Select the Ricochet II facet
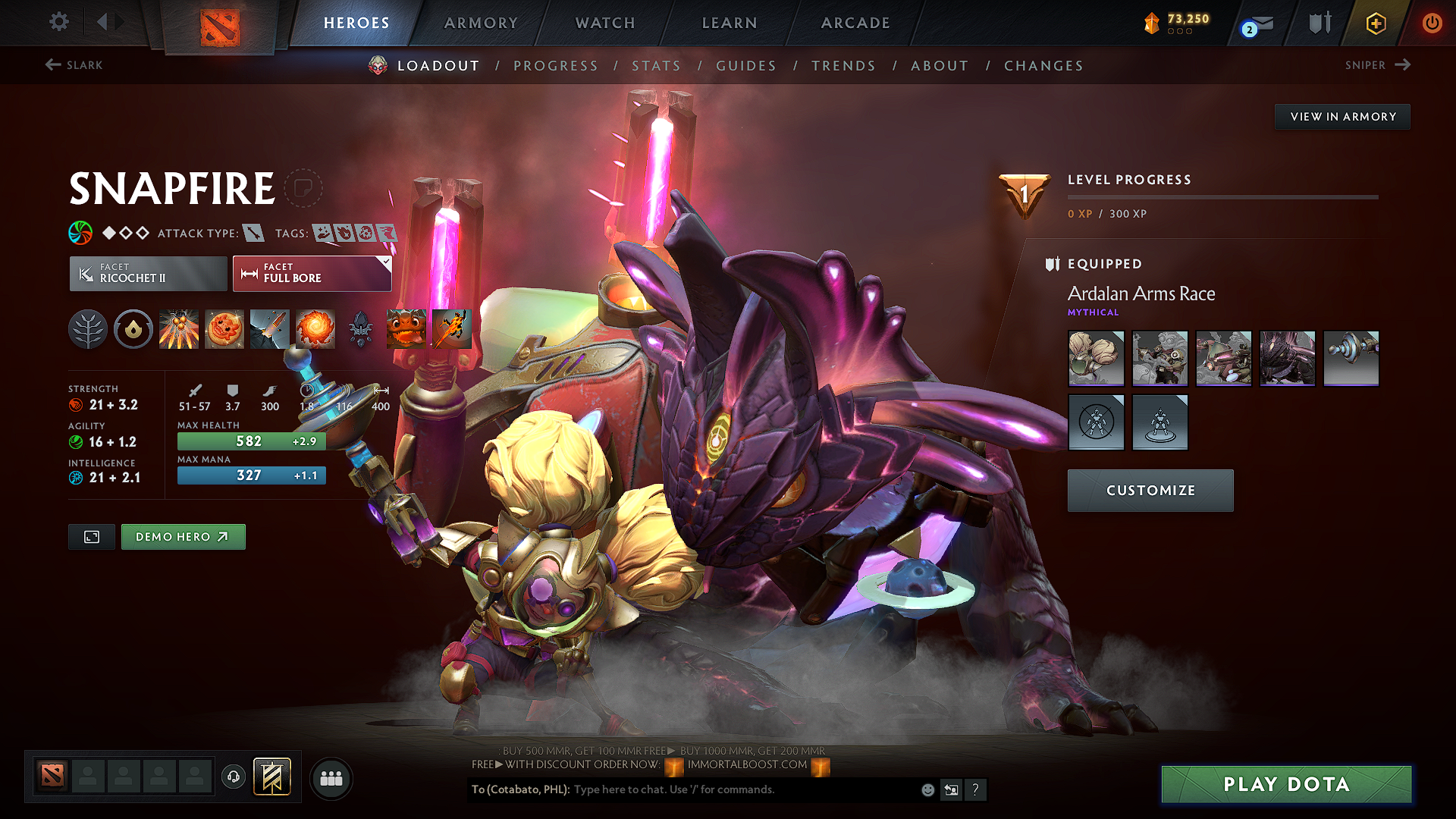This screenshot has height=819, width=1456. tap(147, 273)
